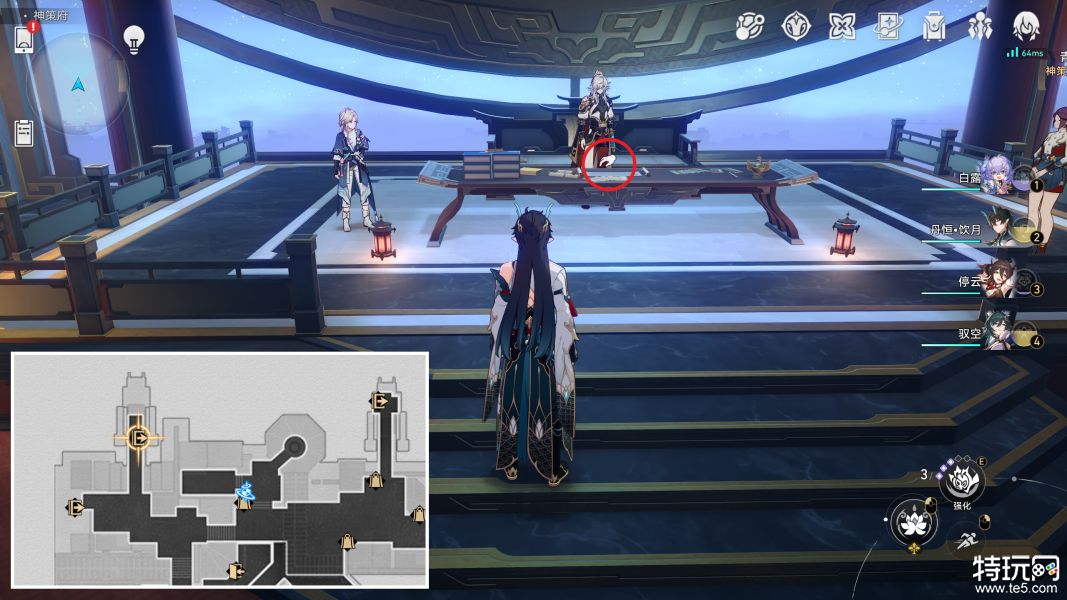Switch to party member 丹恒•饮月
1067x600 pixels.
pos(1000,229)
